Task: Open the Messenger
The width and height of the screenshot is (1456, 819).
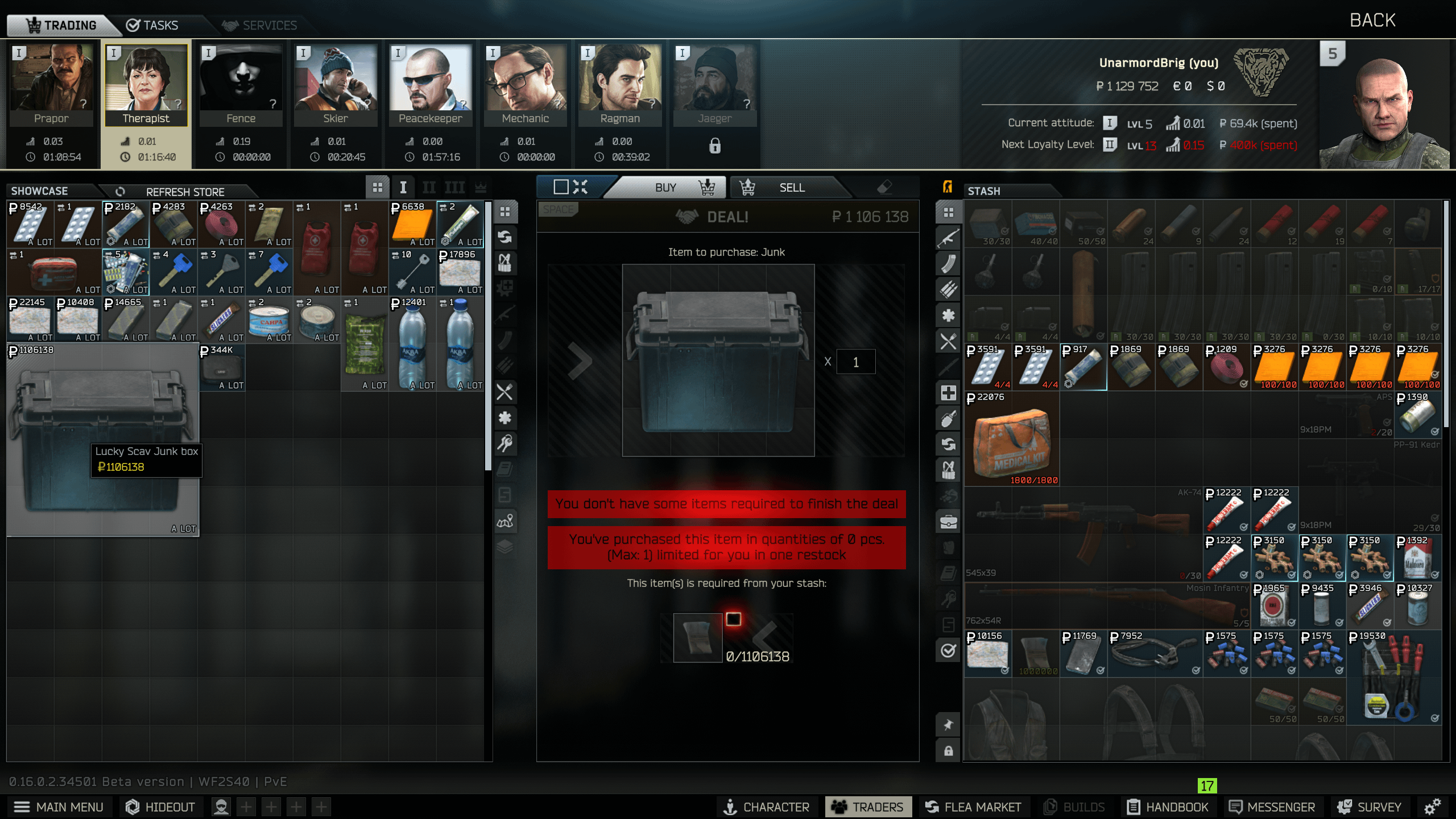Action: 1272,807
